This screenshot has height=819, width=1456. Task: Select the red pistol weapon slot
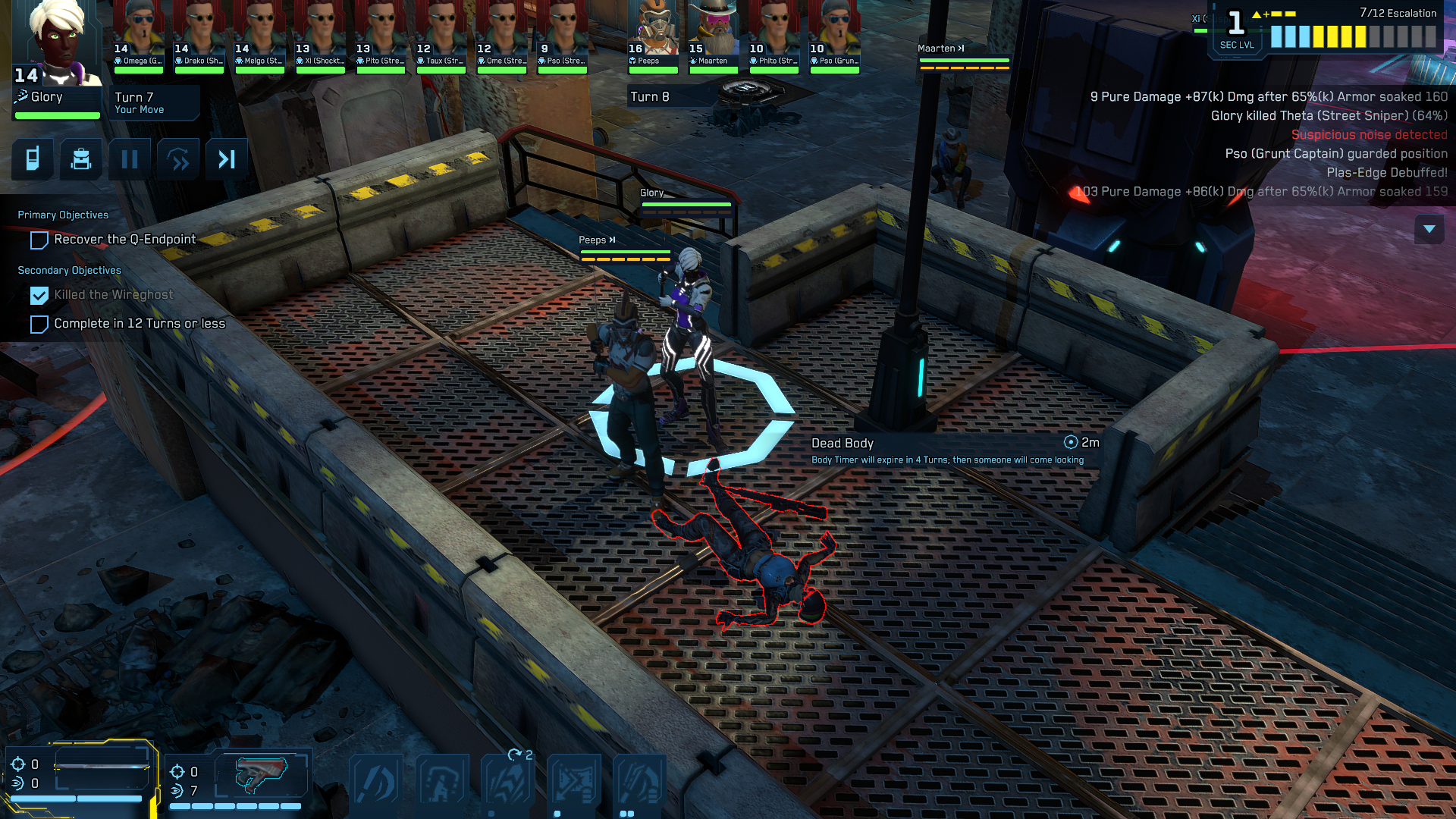click(x=260, y=773)
